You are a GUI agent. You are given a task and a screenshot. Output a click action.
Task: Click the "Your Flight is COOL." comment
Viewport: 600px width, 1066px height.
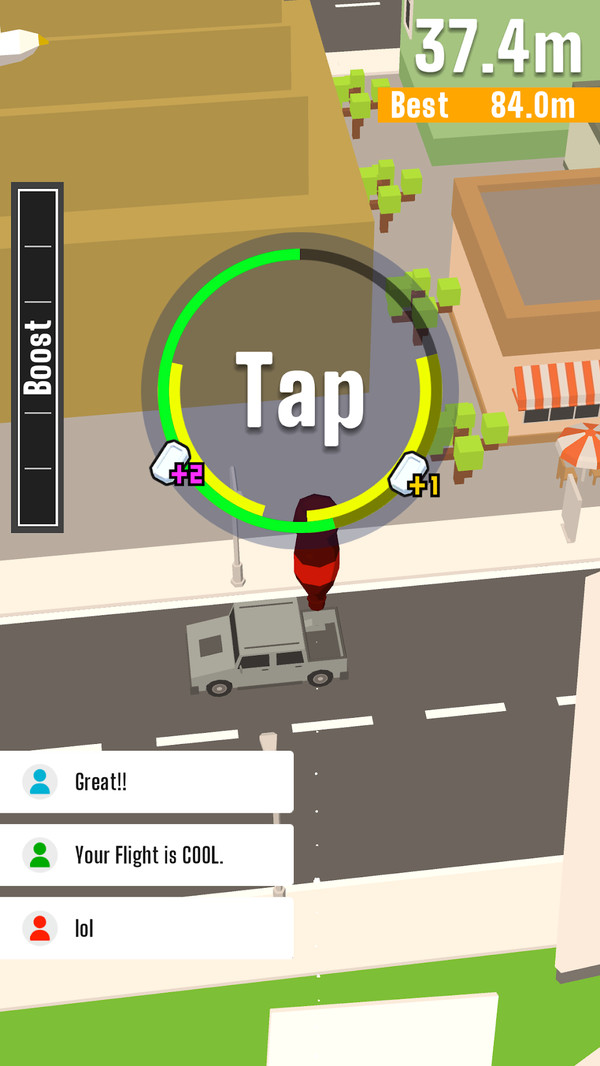(x=146, y=855)
